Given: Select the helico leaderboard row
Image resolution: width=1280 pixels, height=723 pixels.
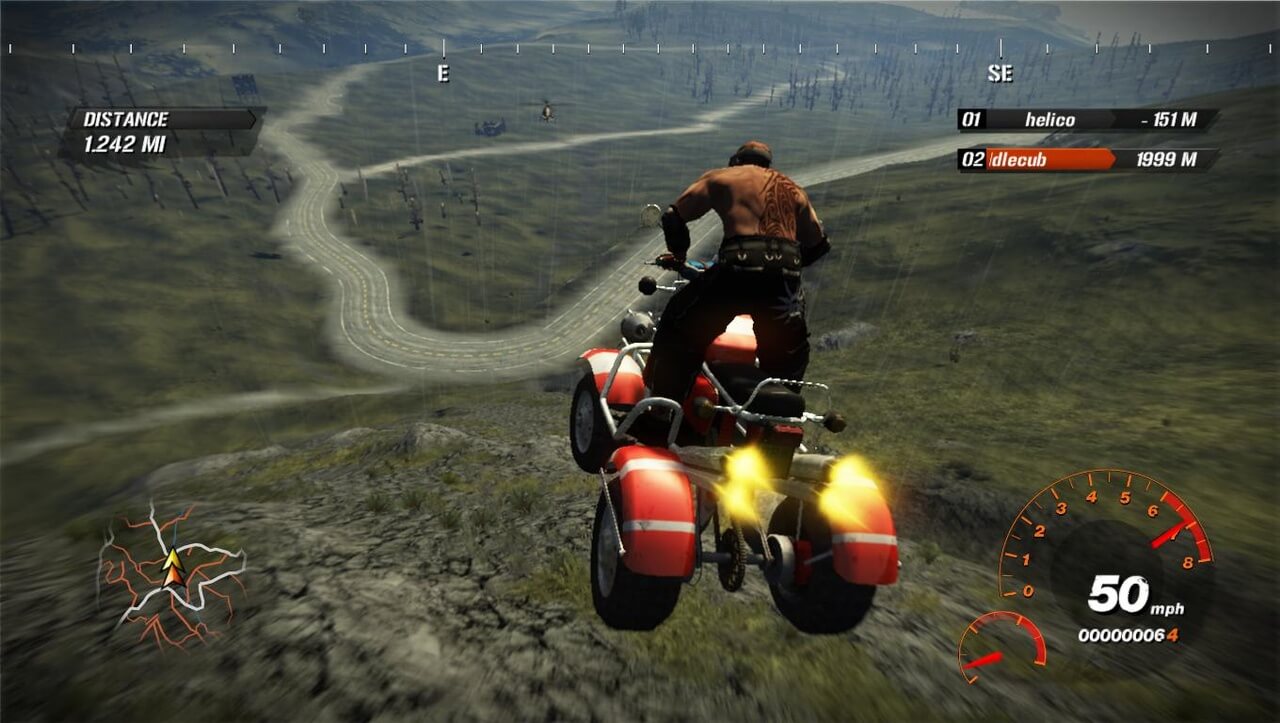Looking at the screenshot, I should pos(1086,121).
